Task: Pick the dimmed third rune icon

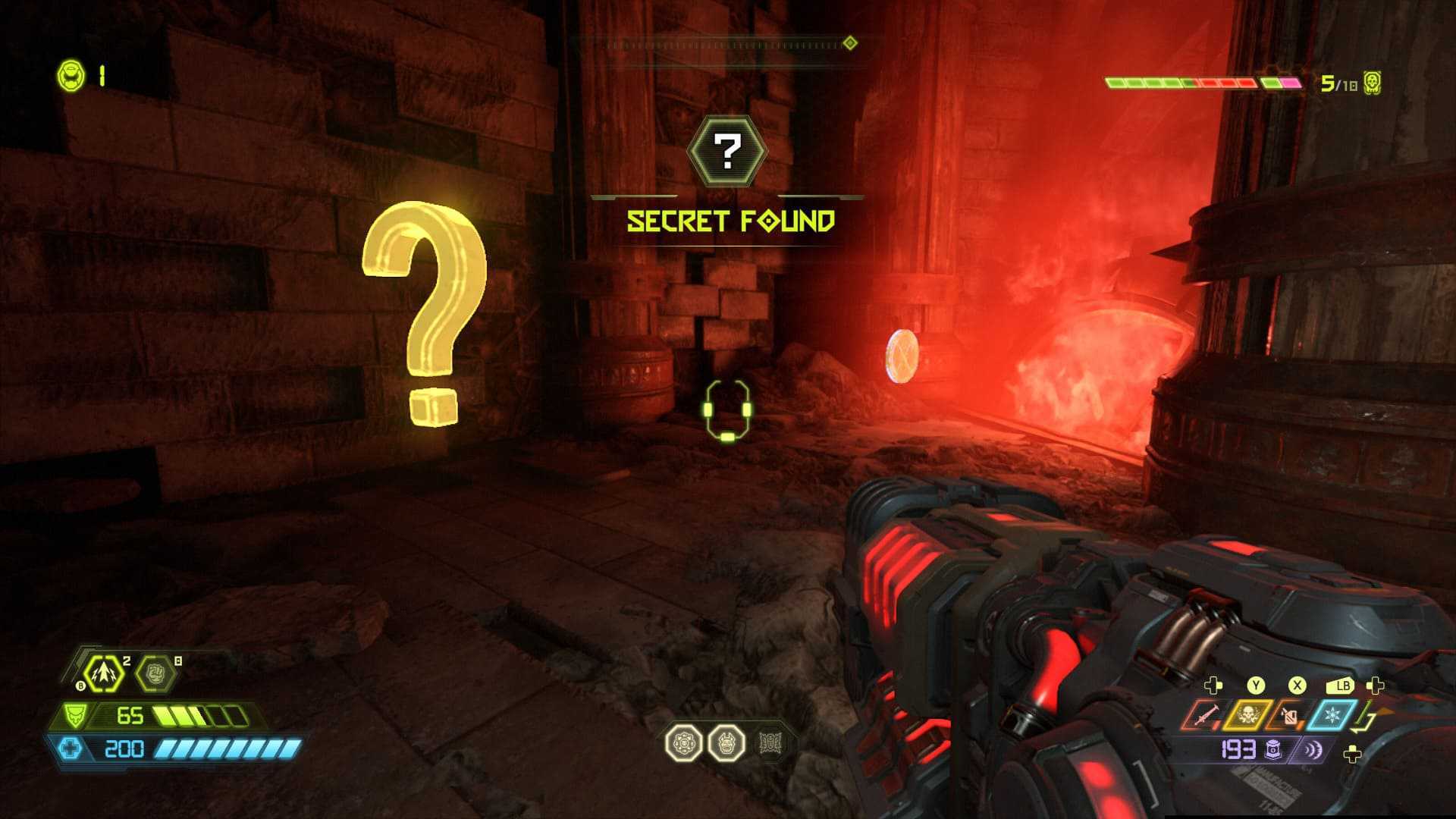Action: (769, 743)
